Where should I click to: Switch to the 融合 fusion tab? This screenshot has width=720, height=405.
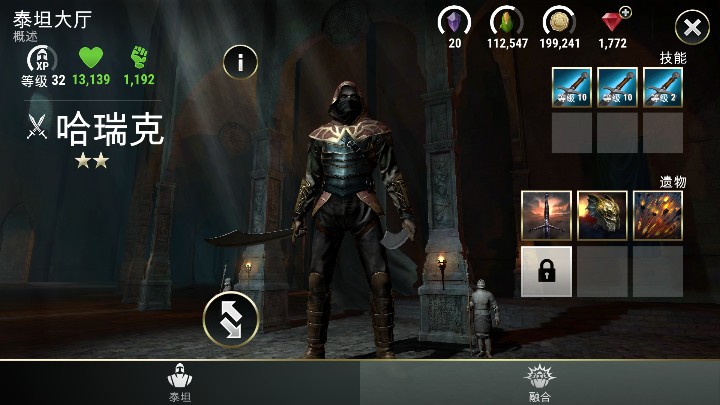[x=540, y=382]
